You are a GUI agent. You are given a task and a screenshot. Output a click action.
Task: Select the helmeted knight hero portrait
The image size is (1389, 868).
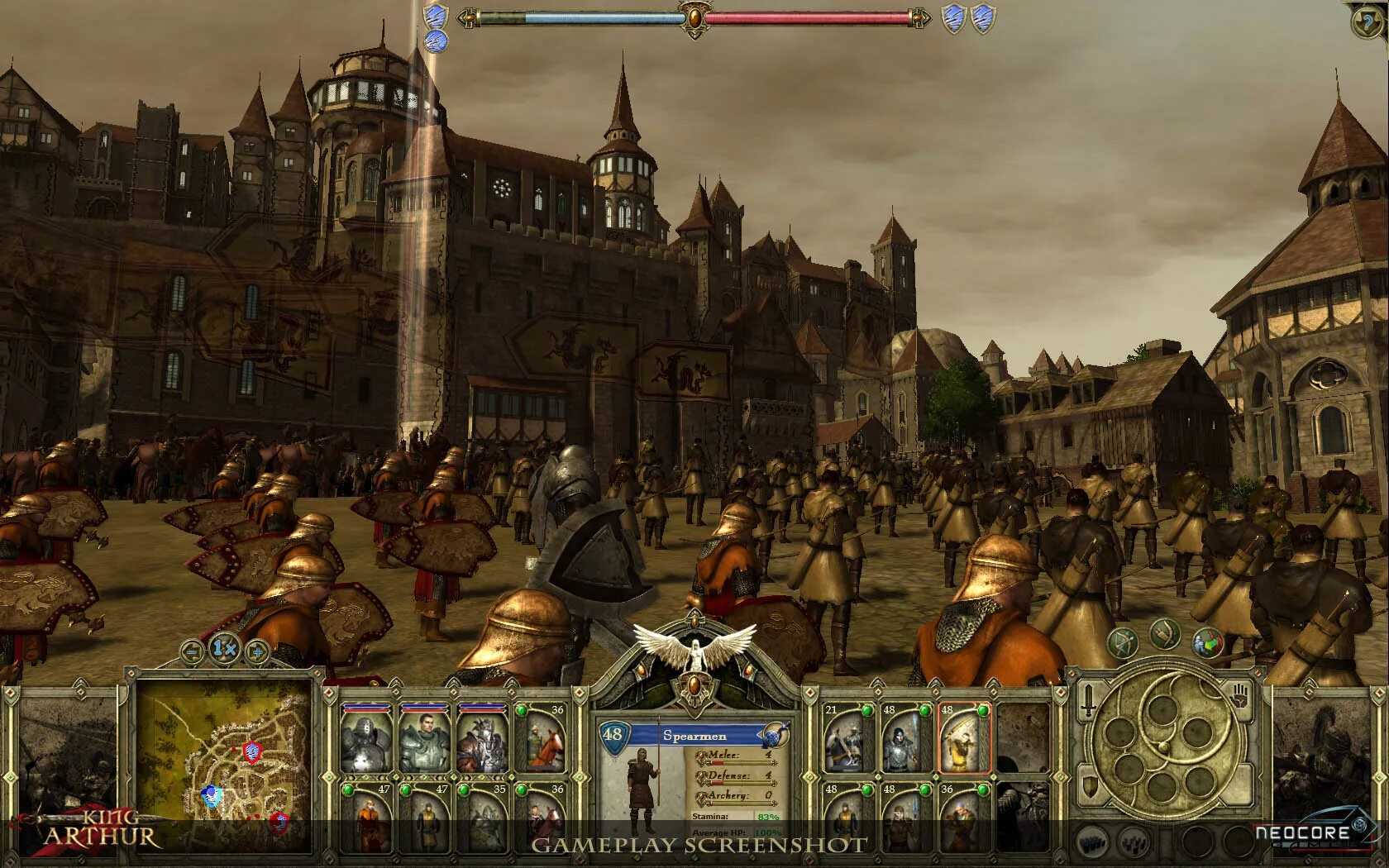click(x=368, y=741)
